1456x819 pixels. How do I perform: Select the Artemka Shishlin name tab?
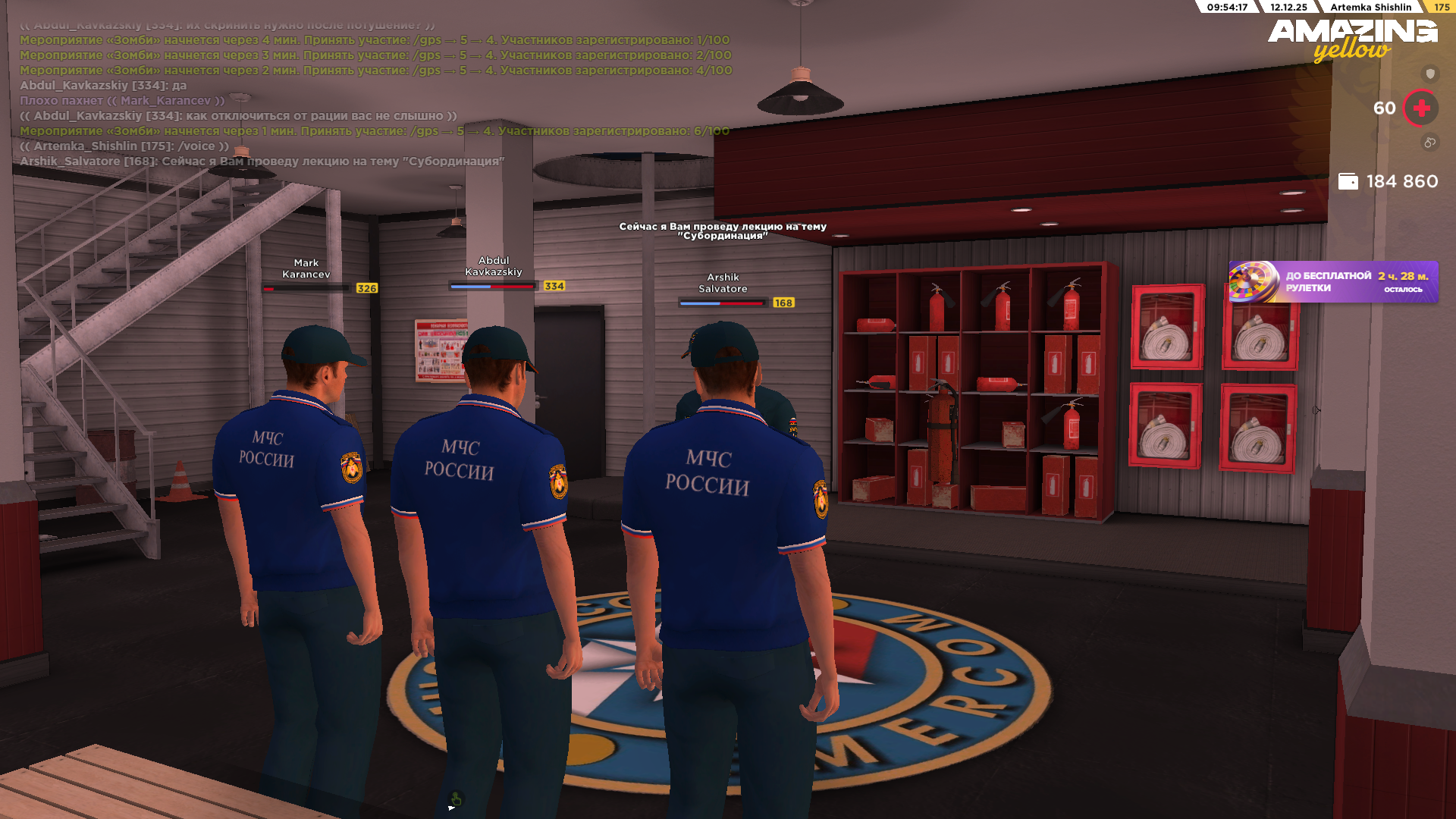(1370, 7)
